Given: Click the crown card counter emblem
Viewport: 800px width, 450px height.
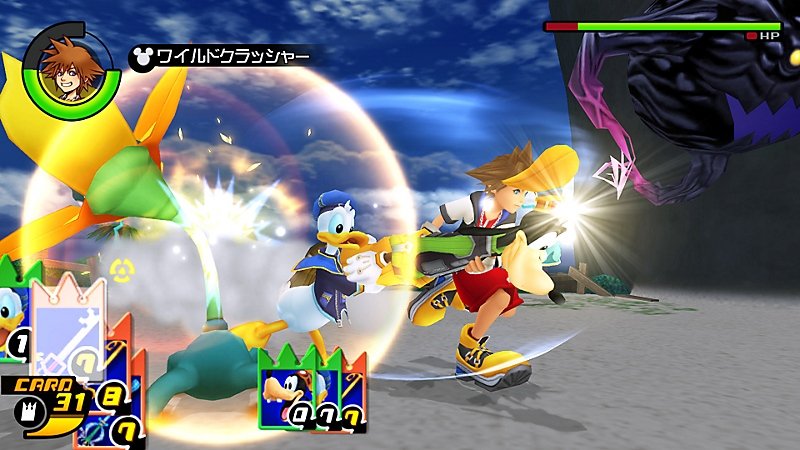Looking at the screenshot, I should [25, 406].
